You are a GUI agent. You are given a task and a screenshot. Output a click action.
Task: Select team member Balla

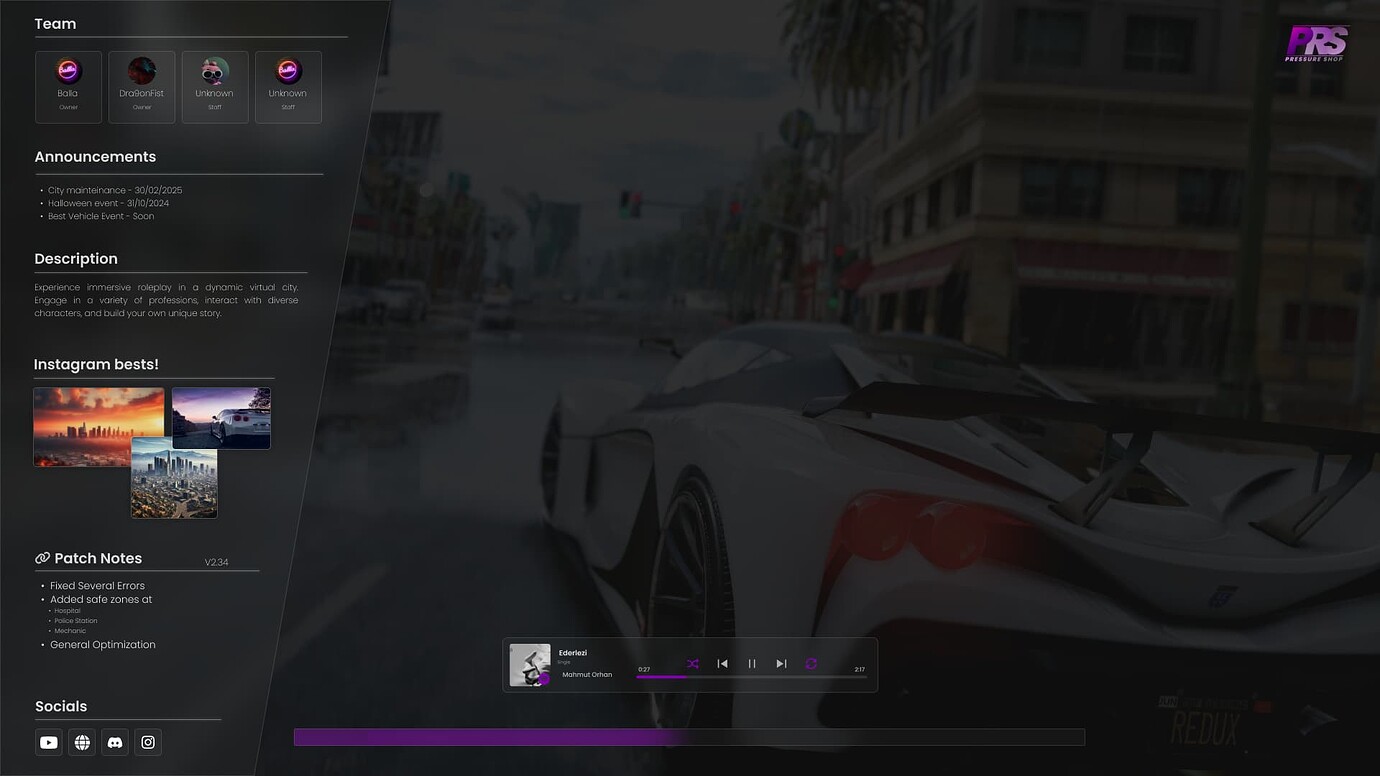tap(67, 86)
